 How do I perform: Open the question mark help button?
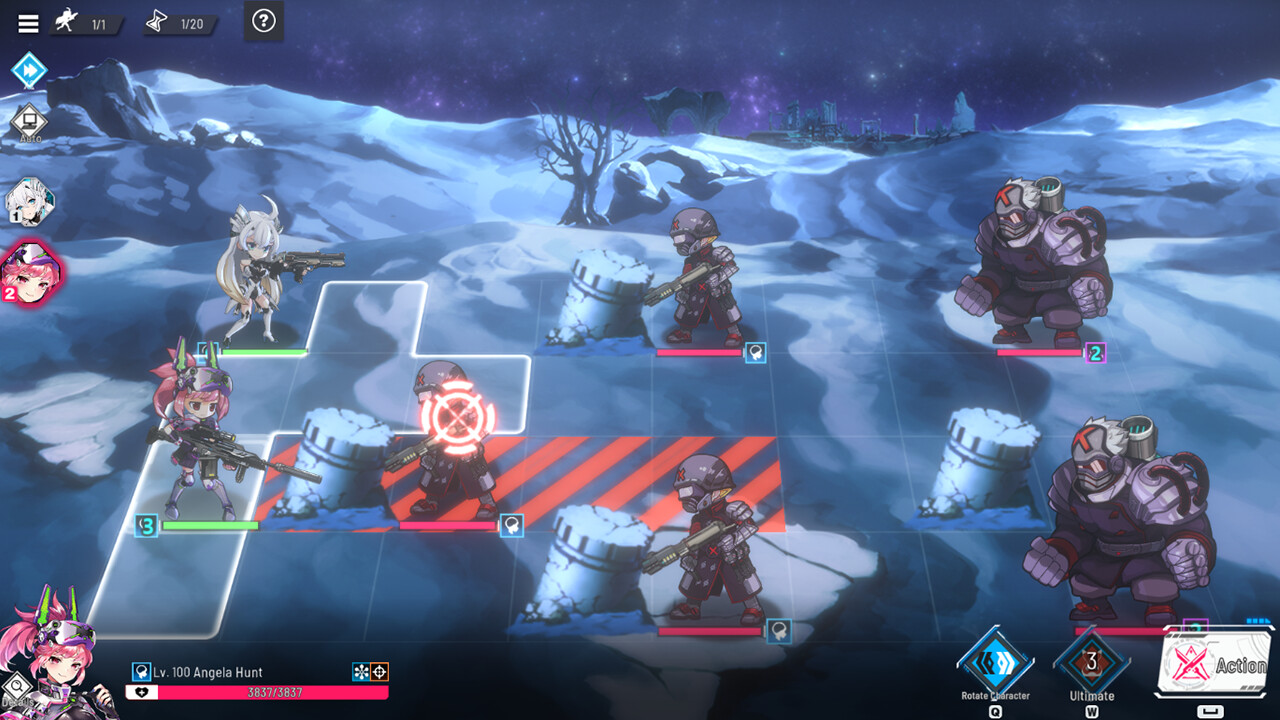(x=263, y=21)
